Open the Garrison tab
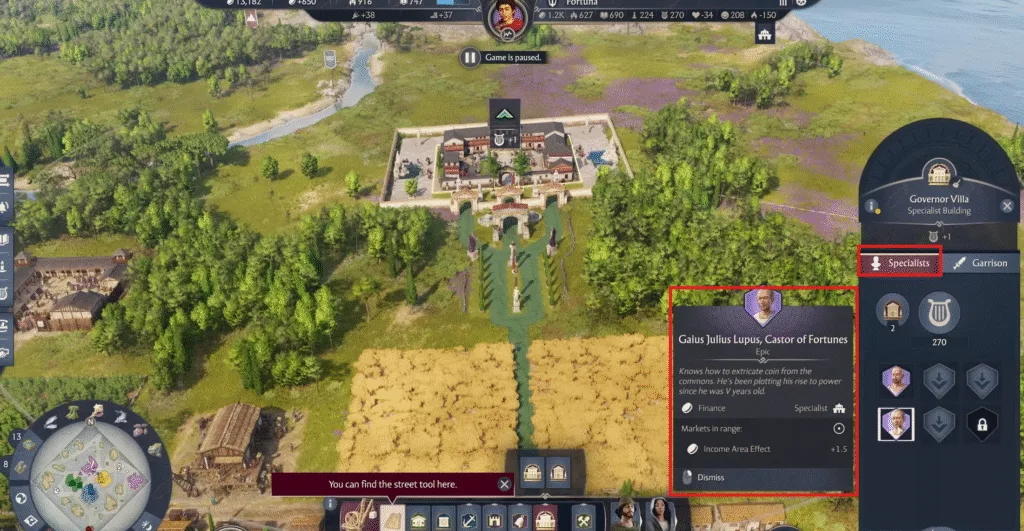 [979, 262]
